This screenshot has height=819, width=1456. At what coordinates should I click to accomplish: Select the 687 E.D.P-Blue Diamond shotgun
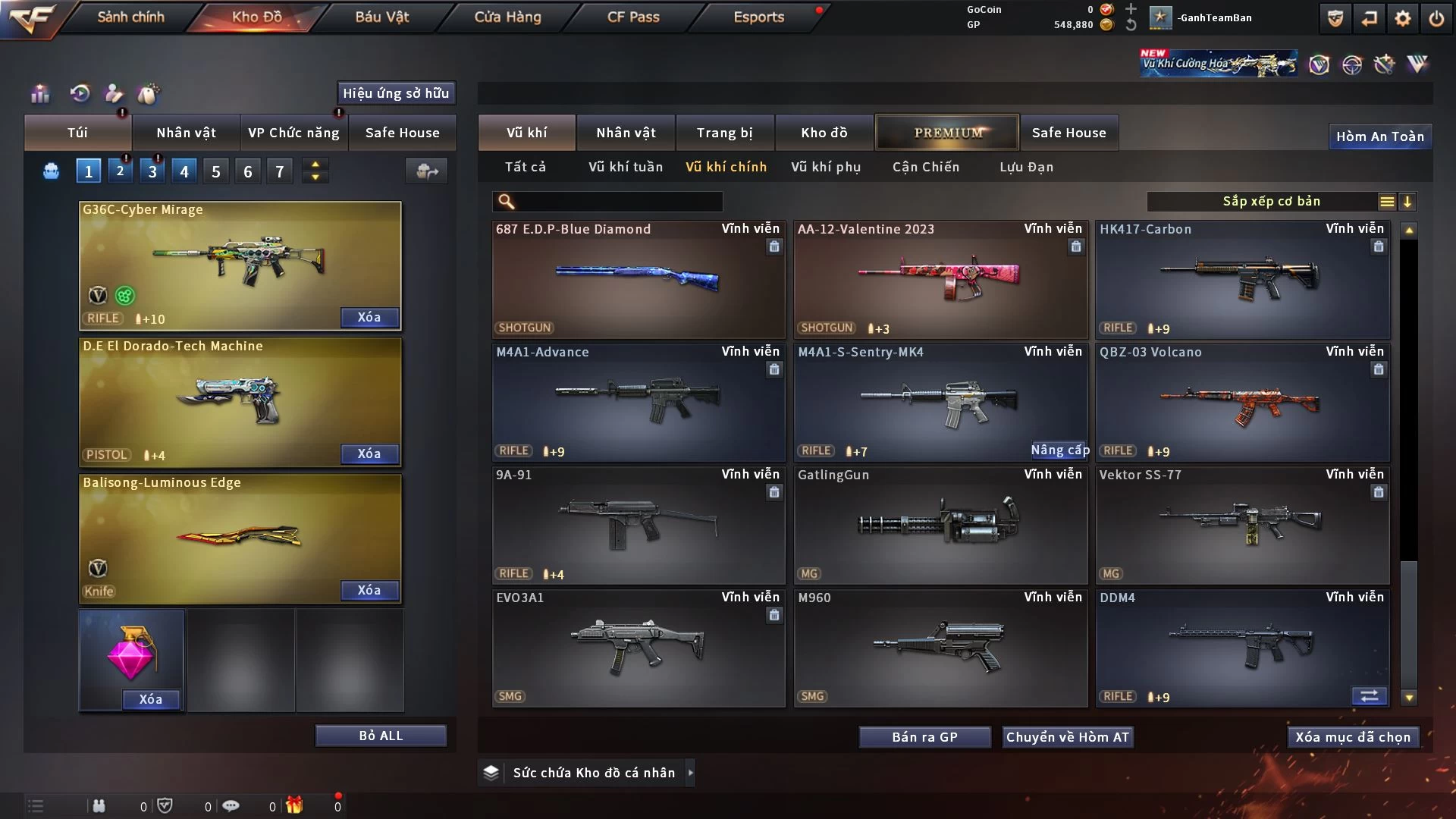point(638,279)
